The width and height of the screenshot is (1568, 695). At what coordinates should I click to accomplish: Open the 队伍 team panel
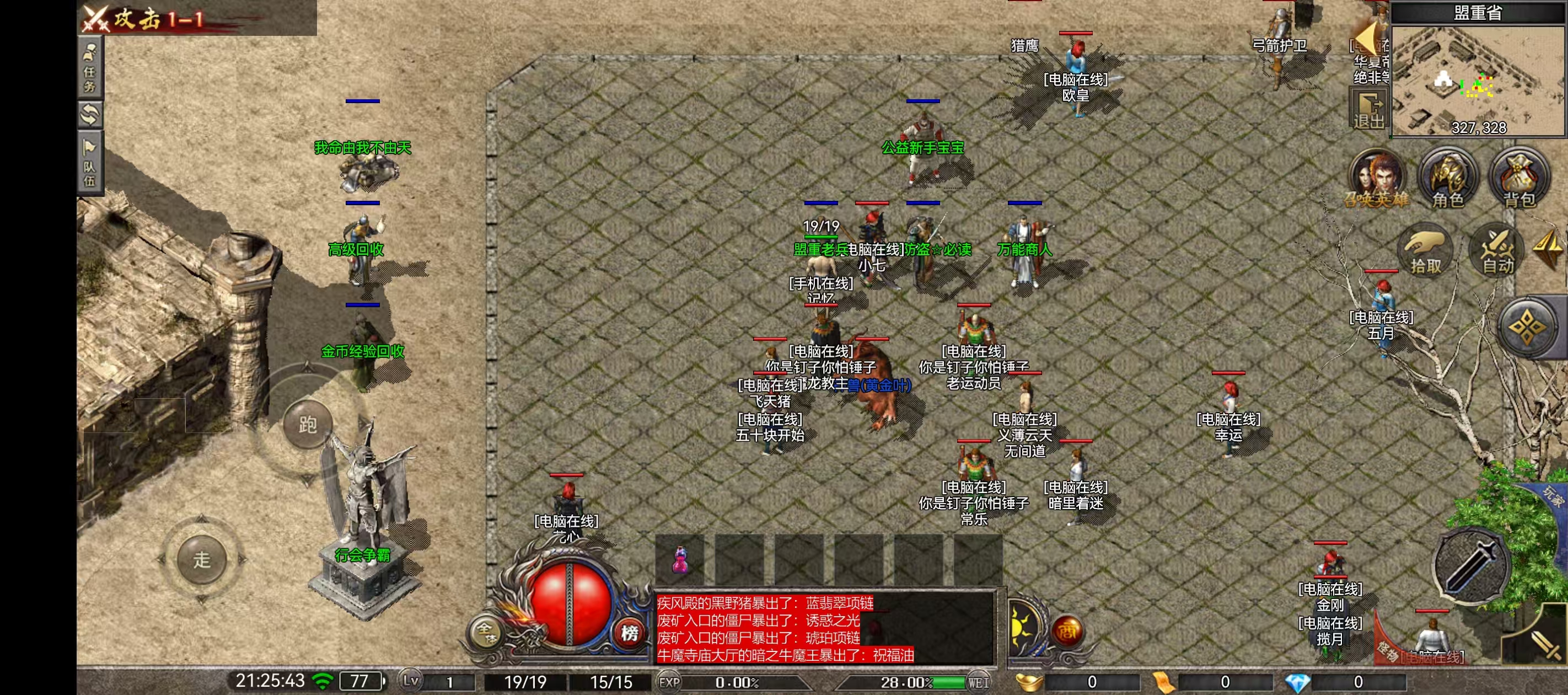click(90, 163)
